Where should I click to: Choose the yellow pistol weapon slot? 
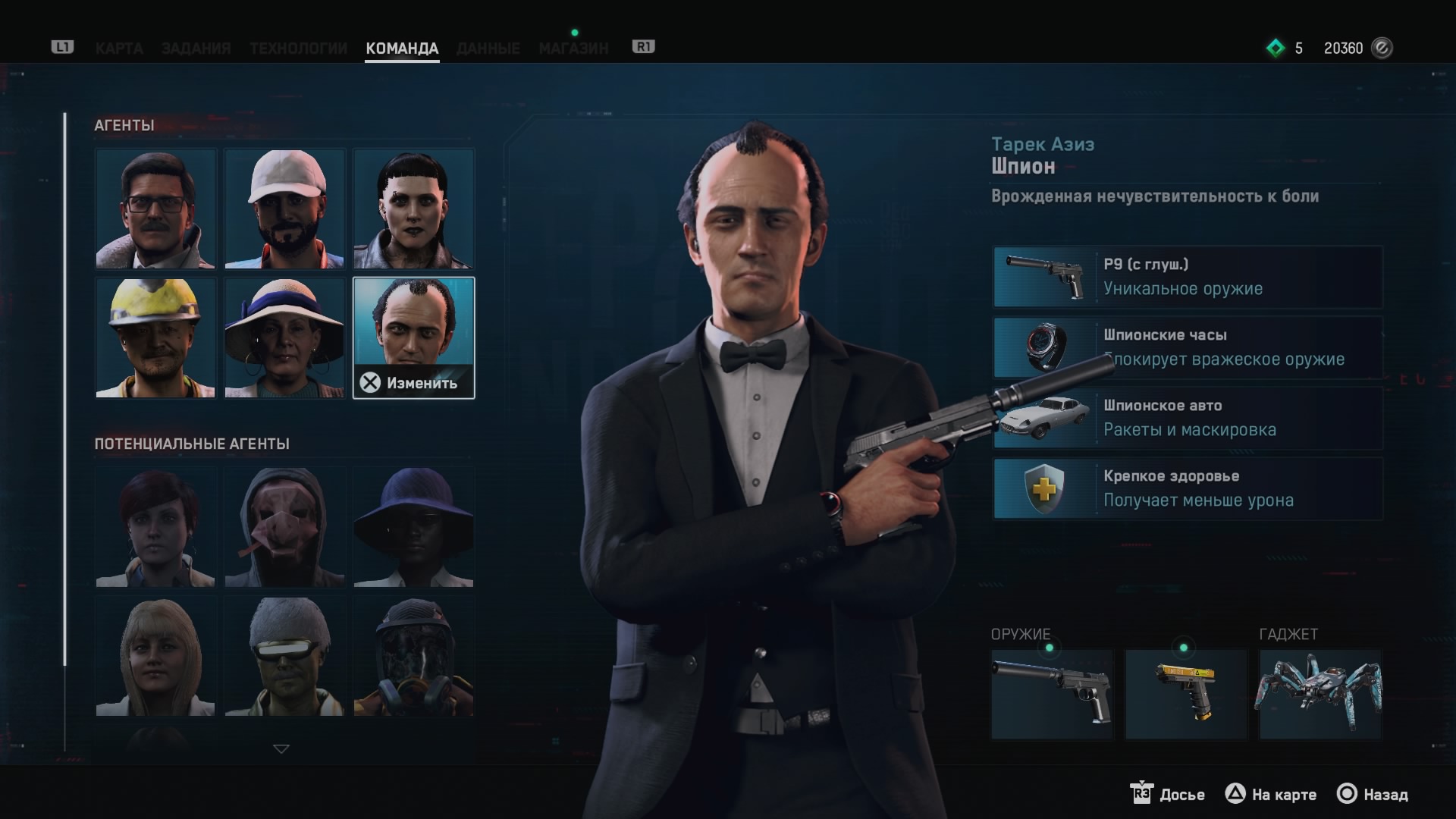[x=1185, y=694]
